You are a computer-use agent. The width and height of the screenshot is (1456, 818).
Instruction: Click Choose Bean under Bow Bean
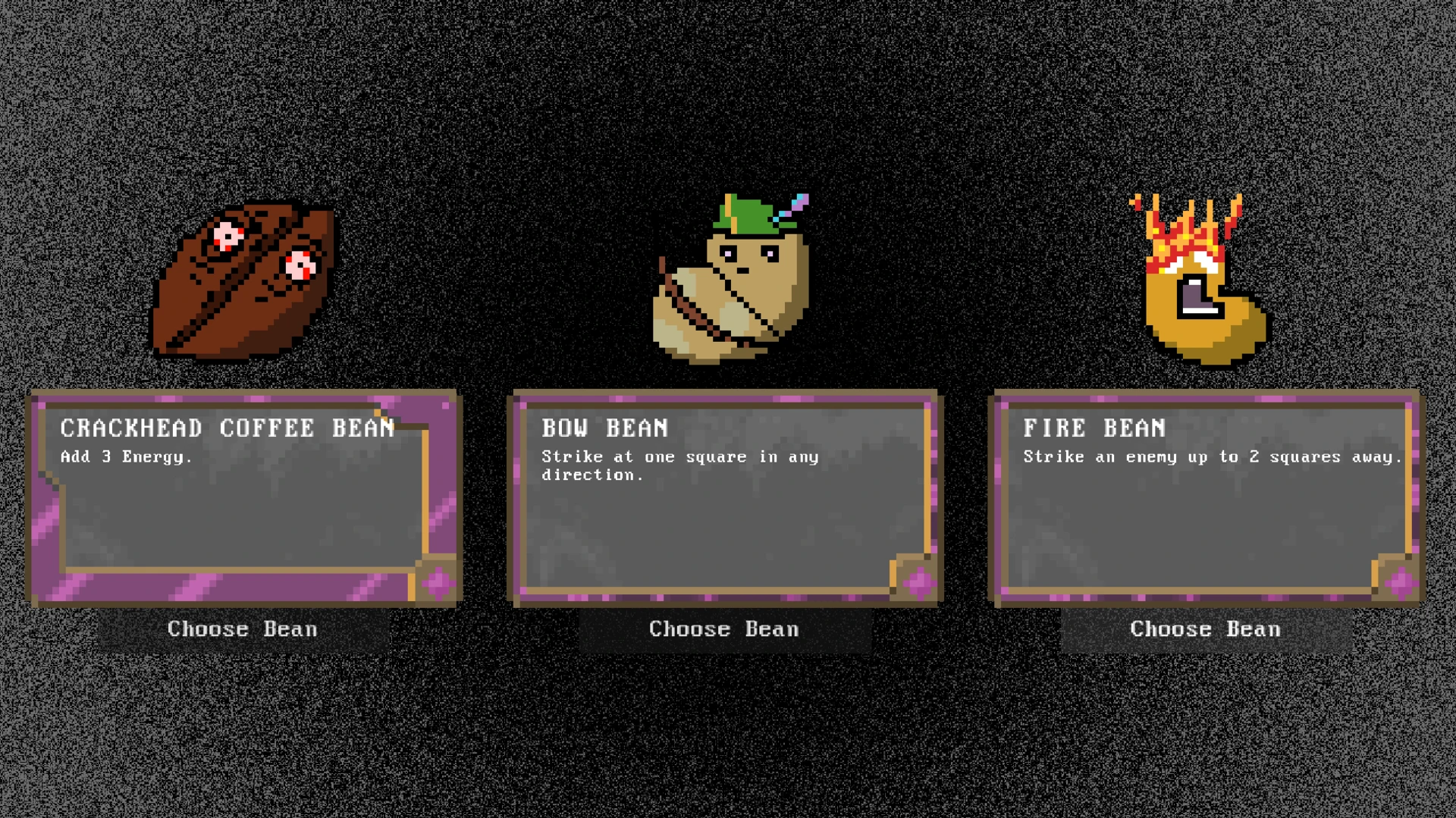click(724, 629)
